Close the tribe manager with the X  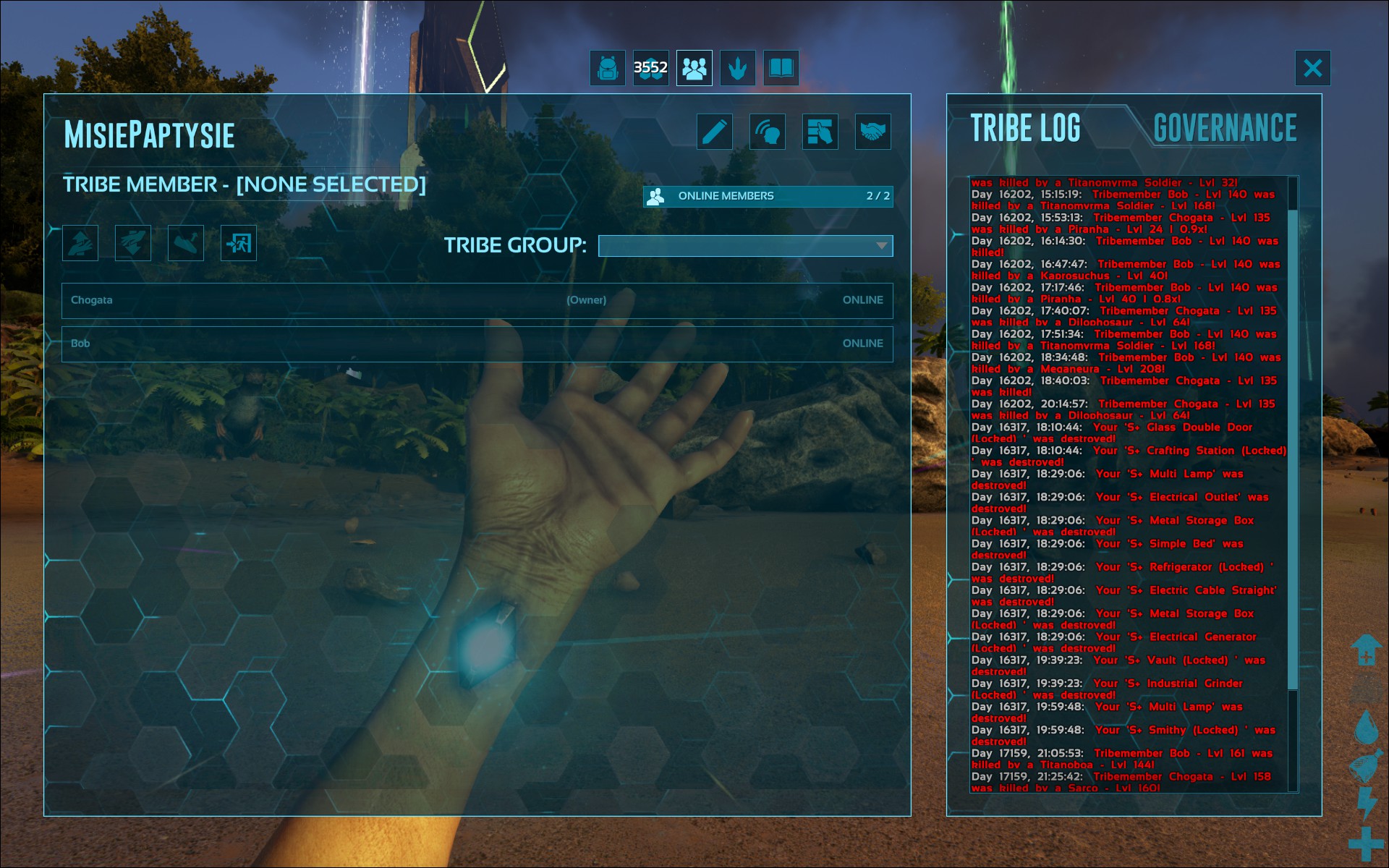tap(1312, 68)
